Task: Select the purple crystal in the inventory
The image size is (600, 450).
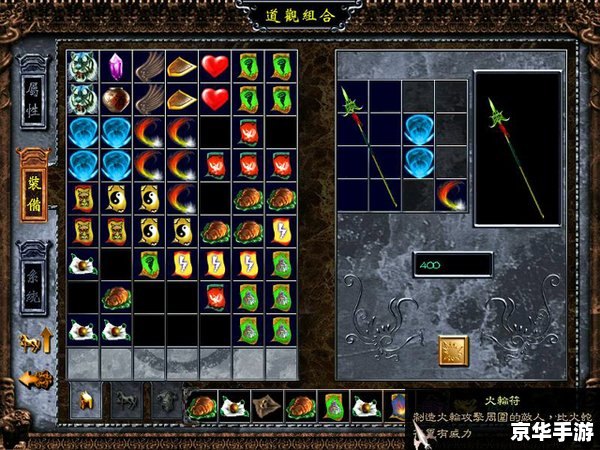Action: tap(117, 67)
